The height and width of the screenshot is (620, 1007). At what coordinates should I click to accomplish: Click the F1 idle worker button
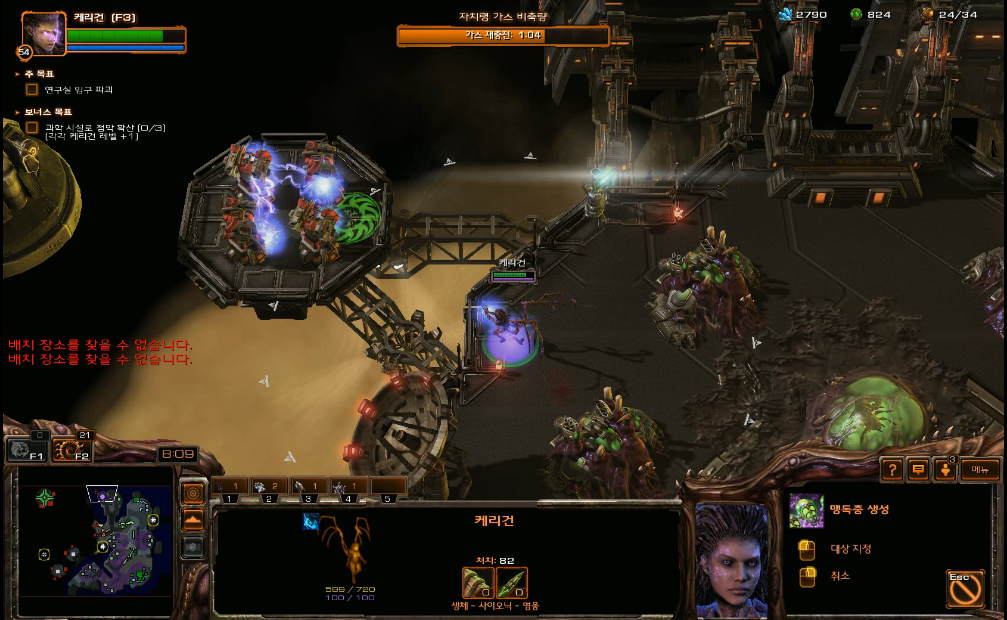[x=27, y=452]
